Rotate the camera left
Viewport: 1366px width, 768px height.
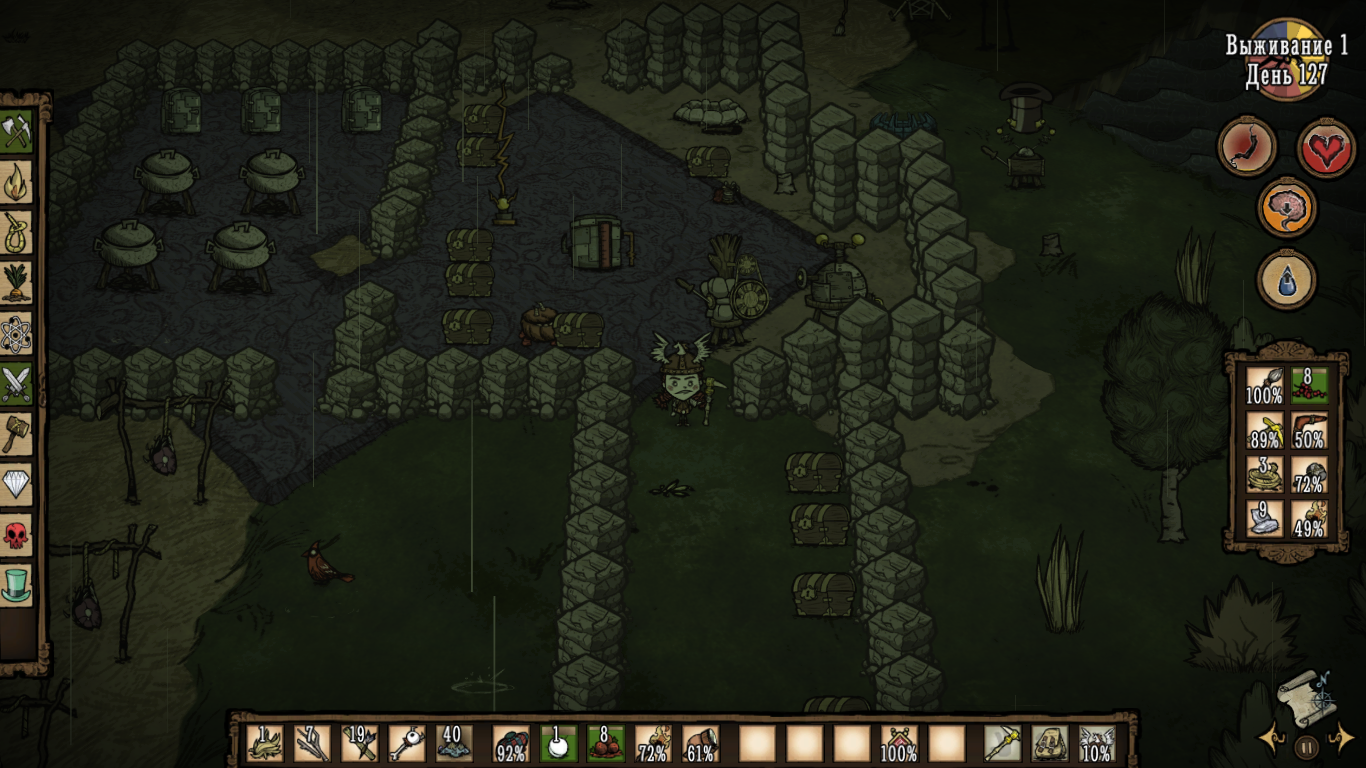(1272, 740)
